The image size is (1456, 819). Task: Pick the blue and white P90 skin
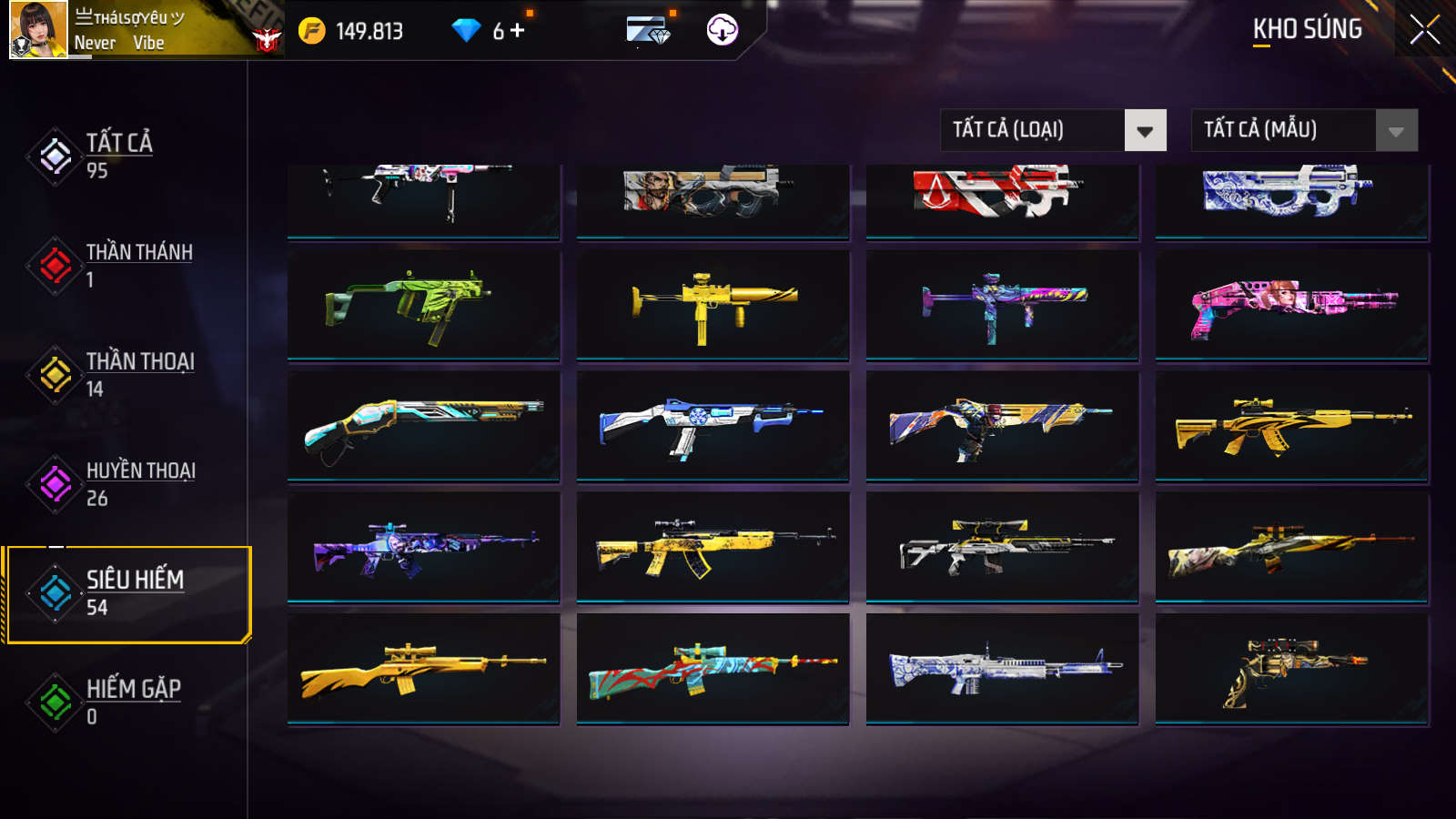[1291, 196]
